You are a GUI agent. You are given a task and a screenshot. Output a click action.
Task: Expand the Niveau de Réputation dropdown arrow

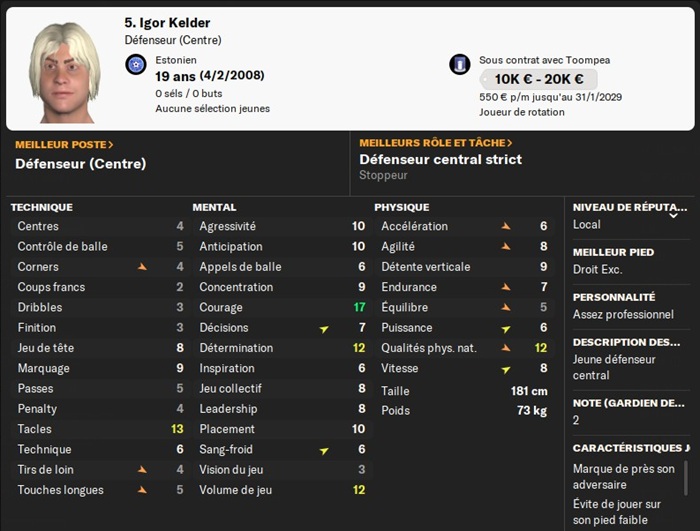[673, 214]
